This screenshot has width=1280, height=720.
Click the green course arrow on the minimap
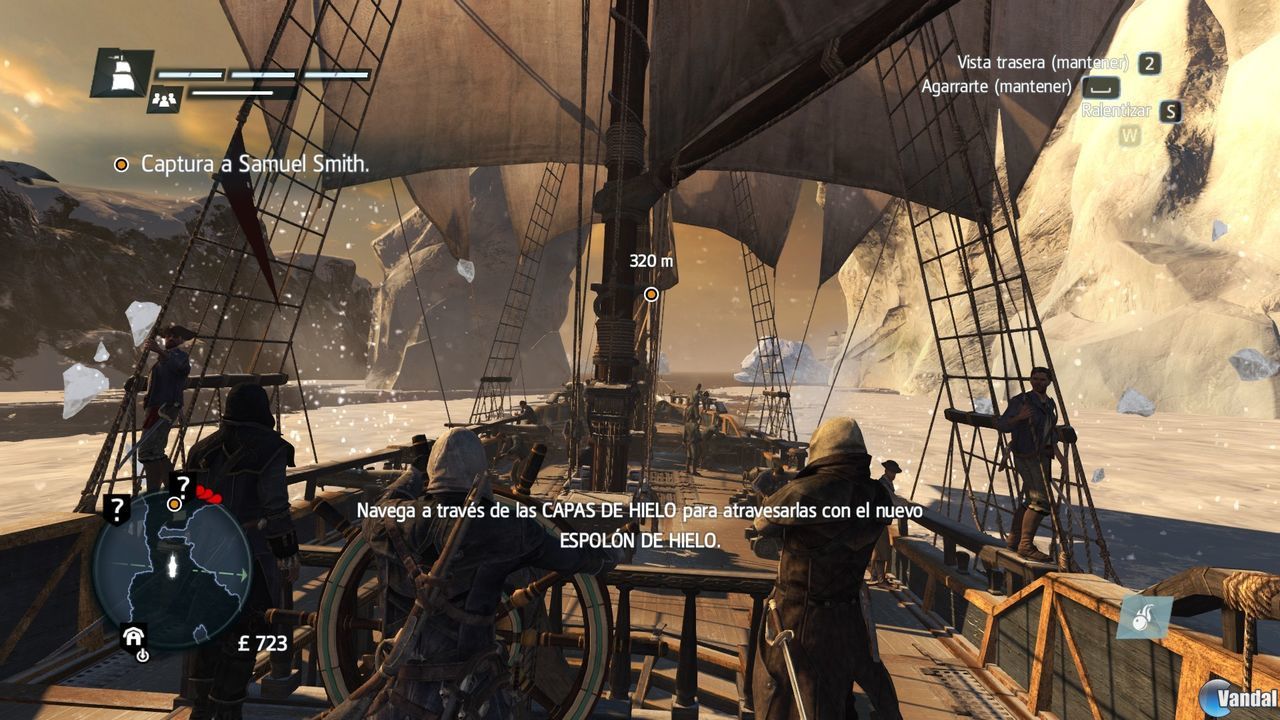point(243,572)
